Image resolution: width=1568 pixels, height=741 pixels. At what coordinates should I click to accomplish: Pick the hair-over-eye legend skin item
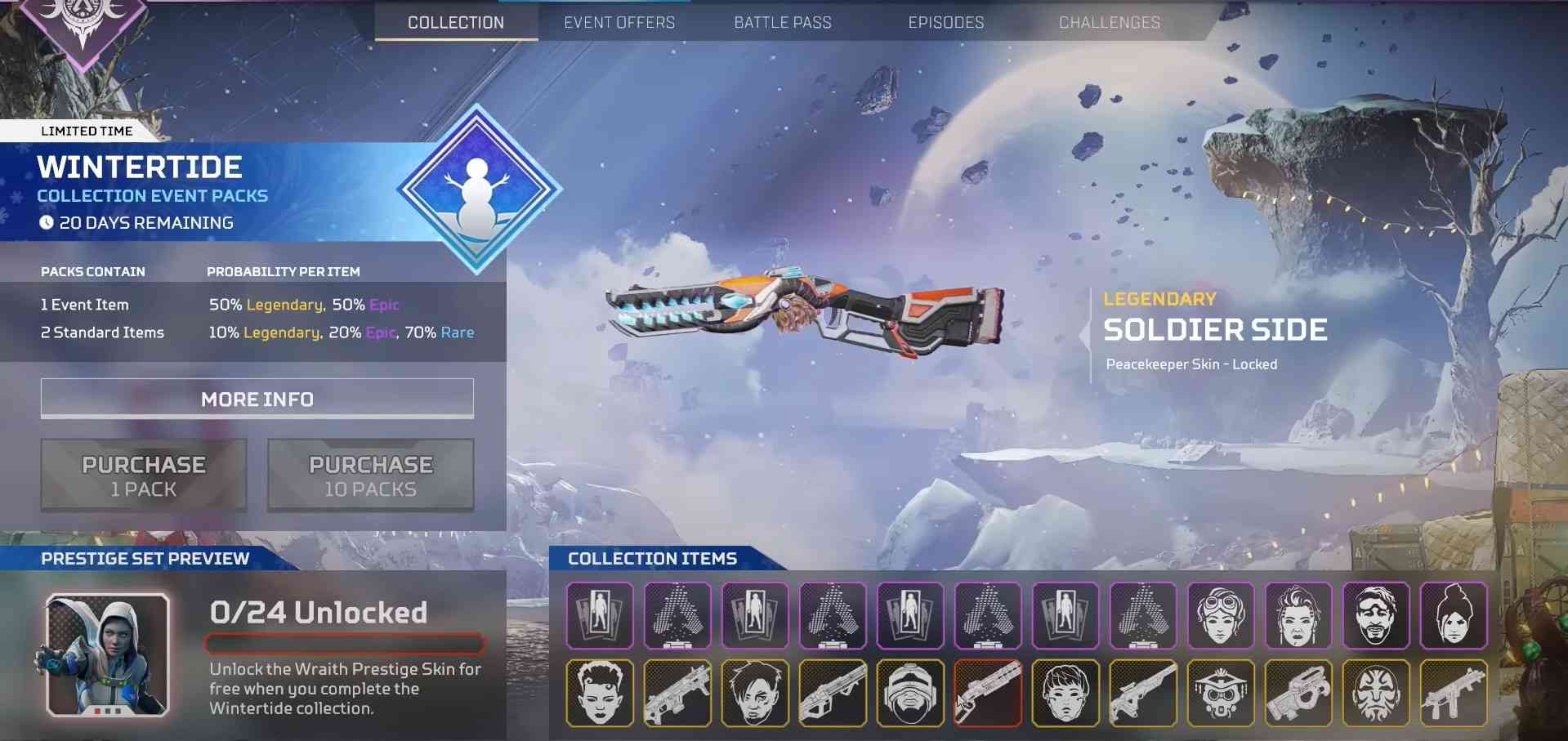pos(755,693)
